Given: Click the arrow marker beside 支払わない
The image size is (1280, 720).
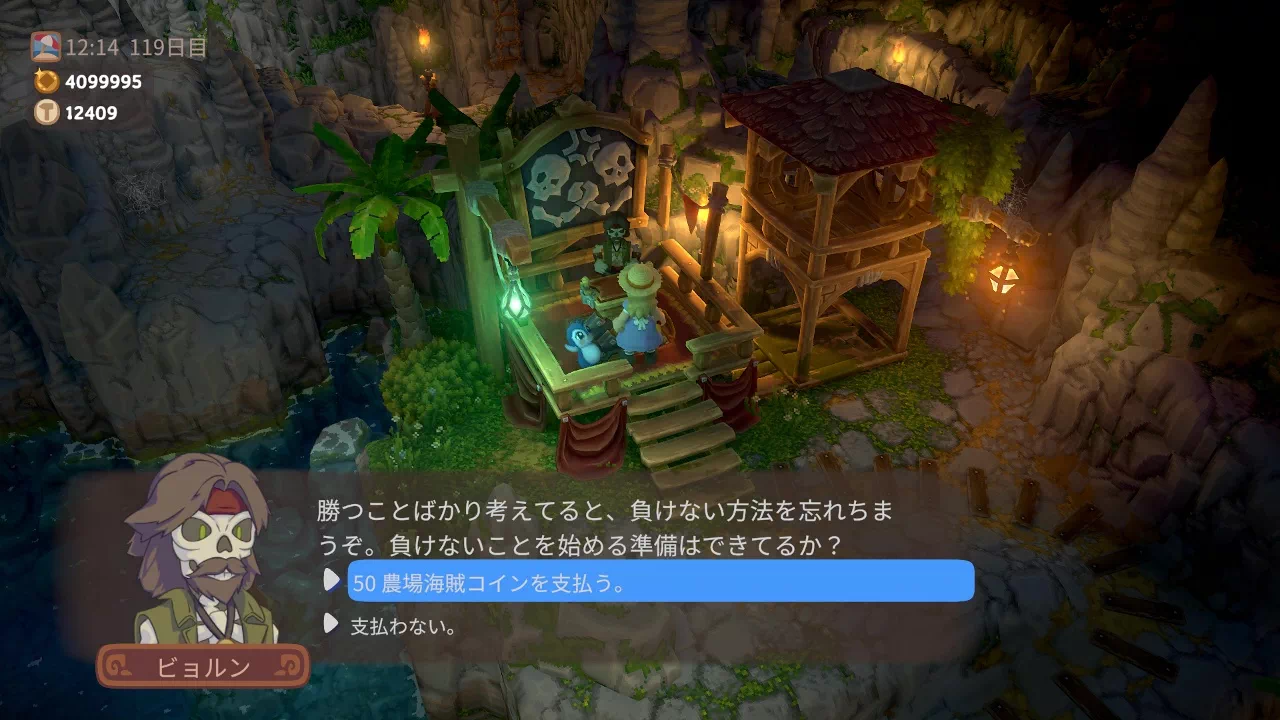Looking at the screenshot, I should (x=333, y=622).
